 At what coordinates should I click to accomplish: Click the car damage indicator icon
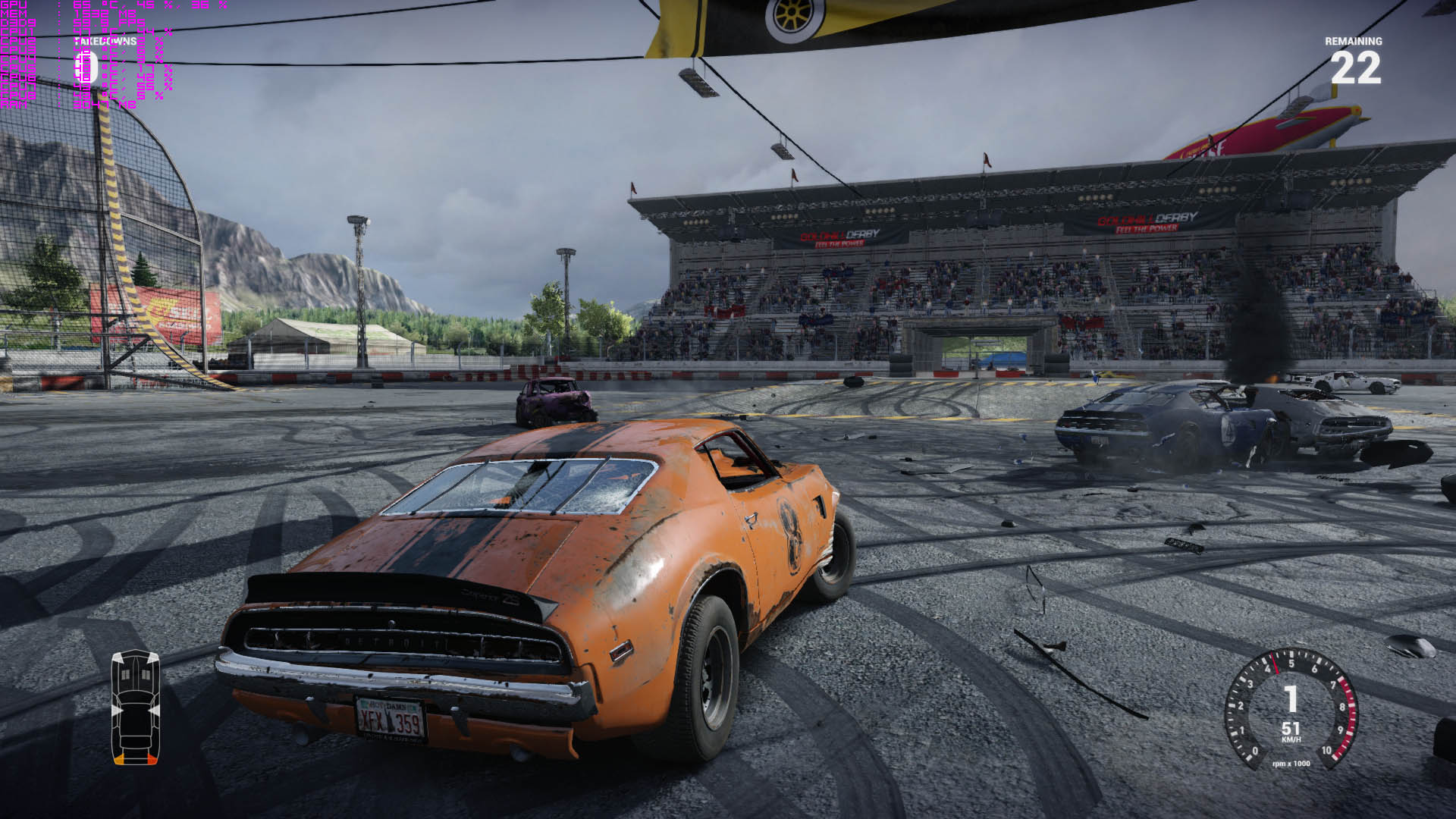[x=136, y=707]
